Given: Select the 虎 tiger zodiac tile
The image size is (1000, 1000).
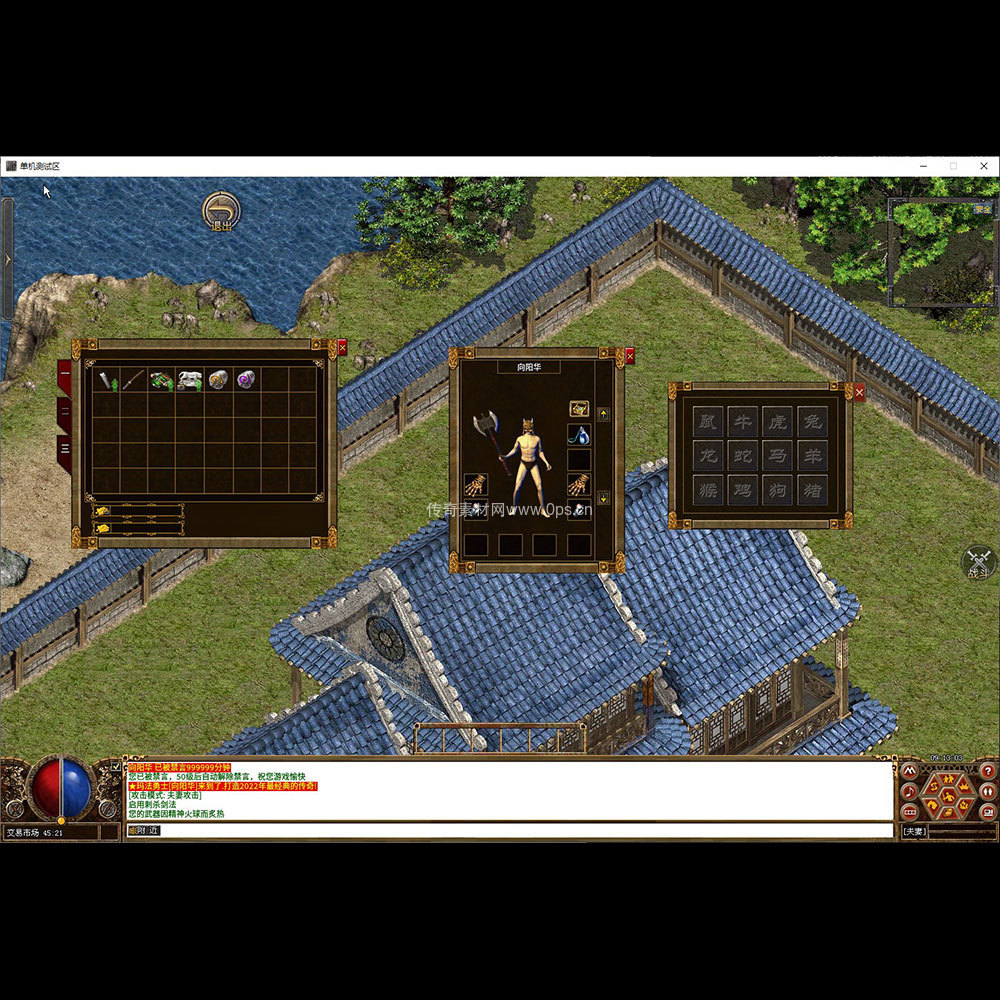Looking at the screenshot, I should click(x=777, y=421).
